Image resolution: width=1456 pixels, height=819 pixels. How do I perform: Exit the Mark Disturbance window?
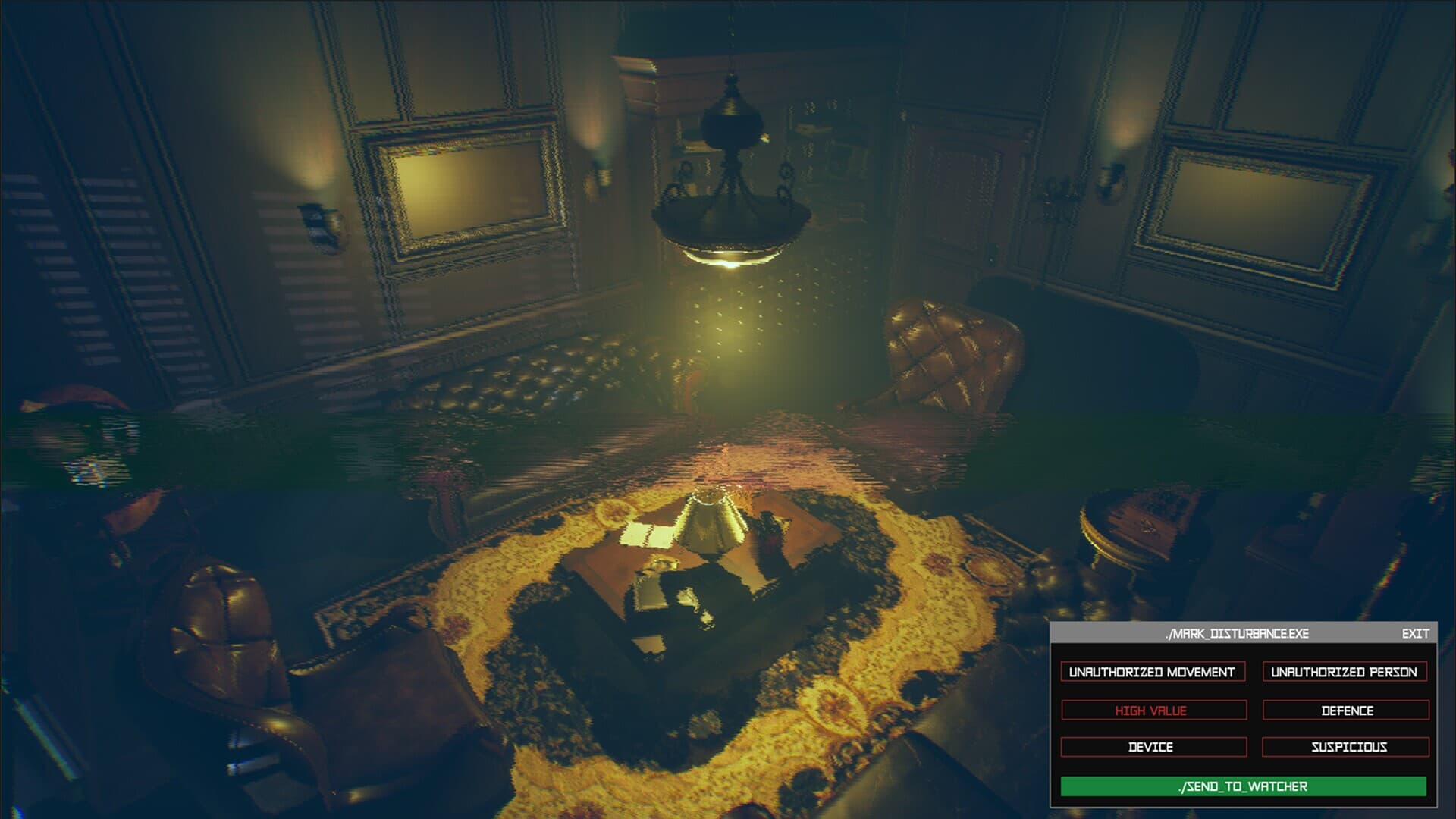point(1415,633)
